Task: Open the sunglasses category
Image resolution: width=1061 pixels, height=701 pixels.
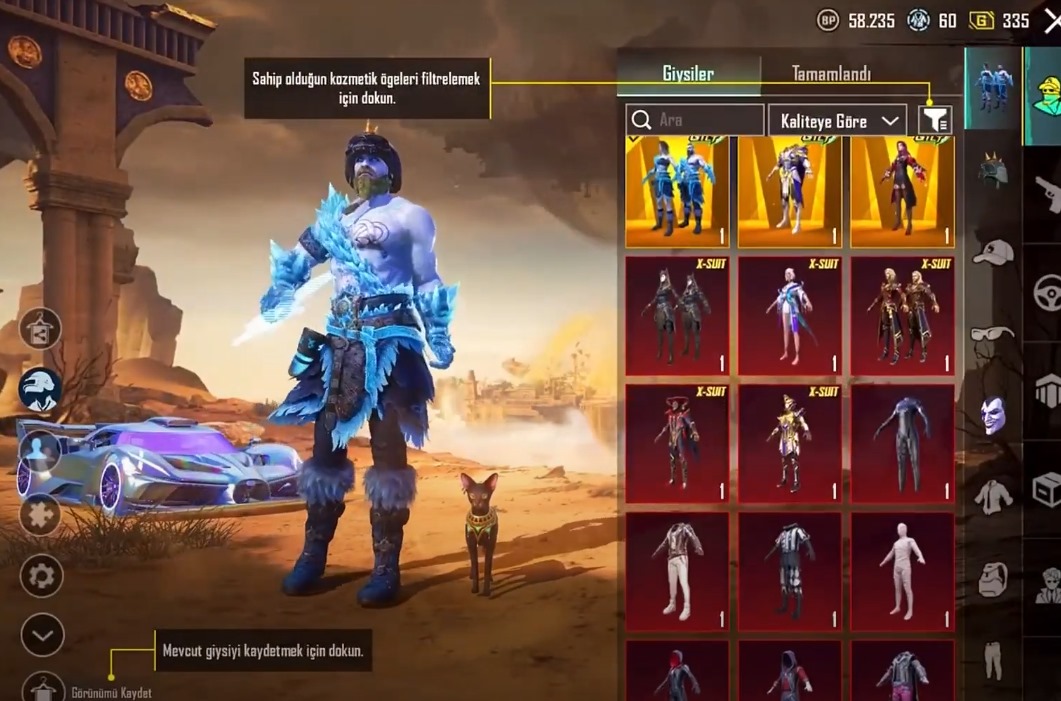Action: 992,334
